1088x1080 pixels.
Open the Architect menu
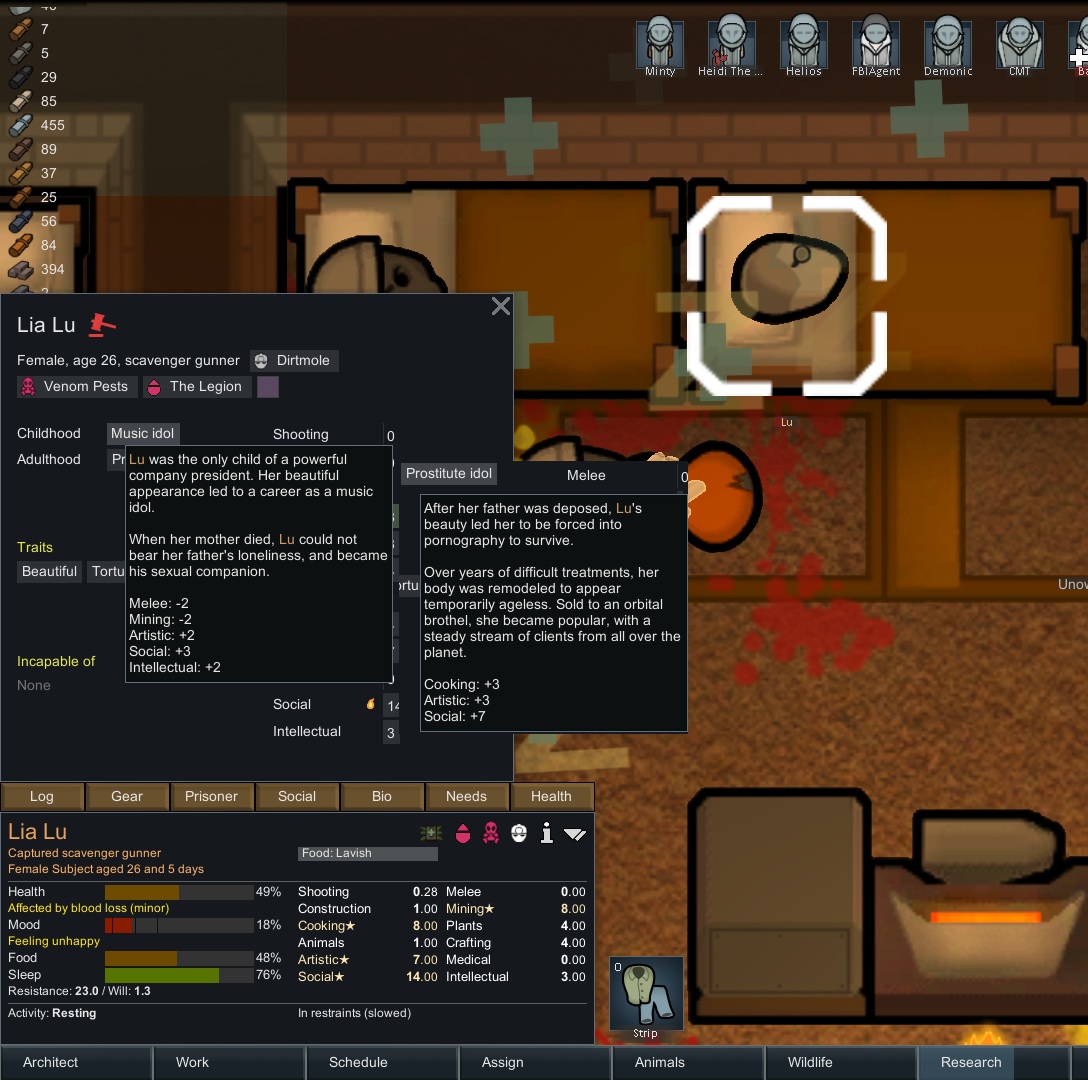pyautogui.click(x=51, y=1062)
